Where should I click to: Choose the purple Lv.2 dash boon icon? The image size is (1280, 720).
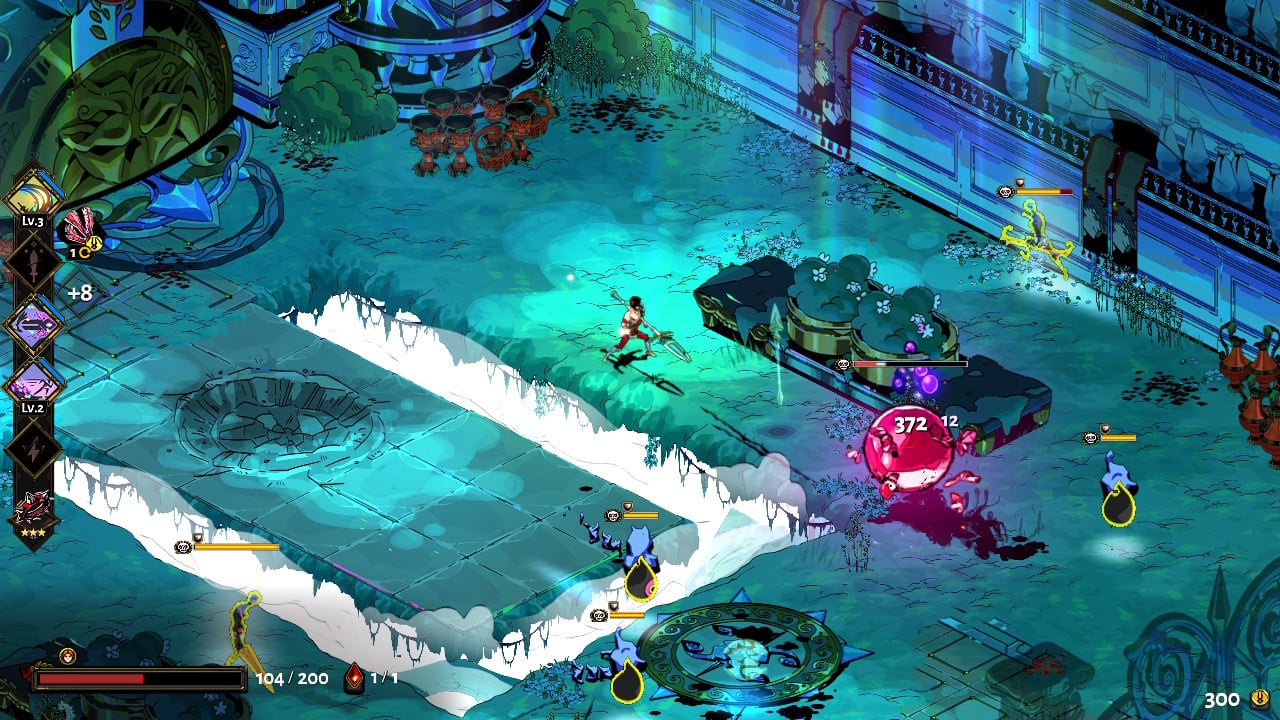(x=33, y=383)
